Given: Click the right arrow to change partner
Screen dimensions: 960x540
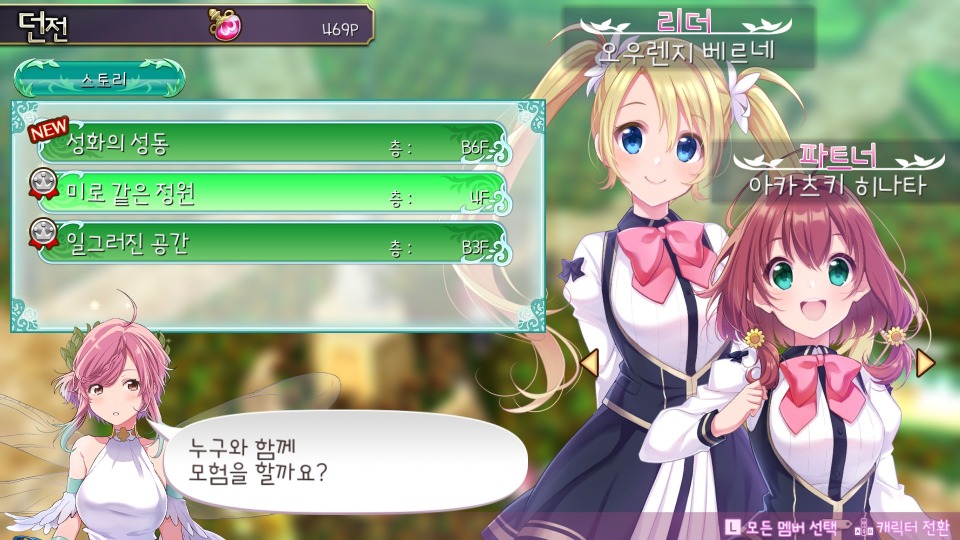Looking at the screenshot, I should pos(925,362).
